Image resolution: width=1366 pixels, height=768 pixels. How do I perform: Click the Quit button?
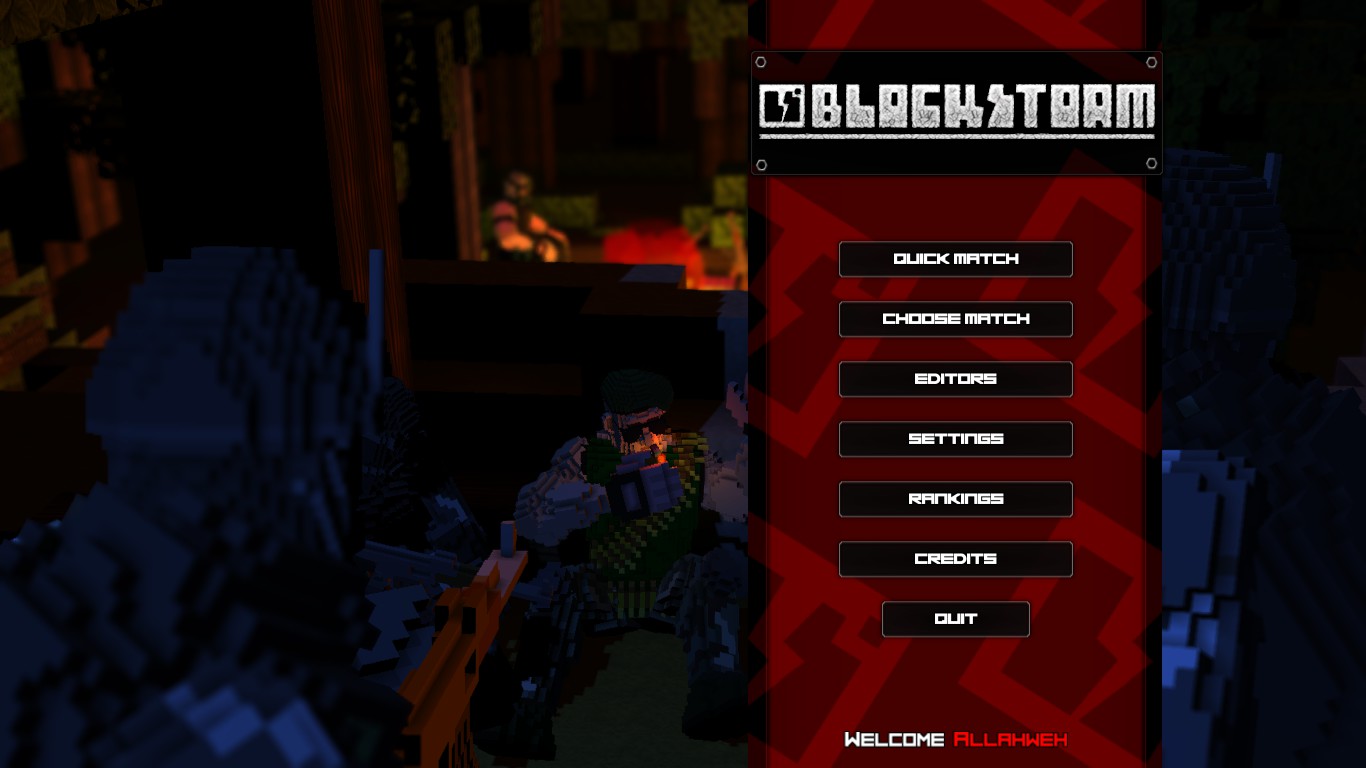[955, 619]
